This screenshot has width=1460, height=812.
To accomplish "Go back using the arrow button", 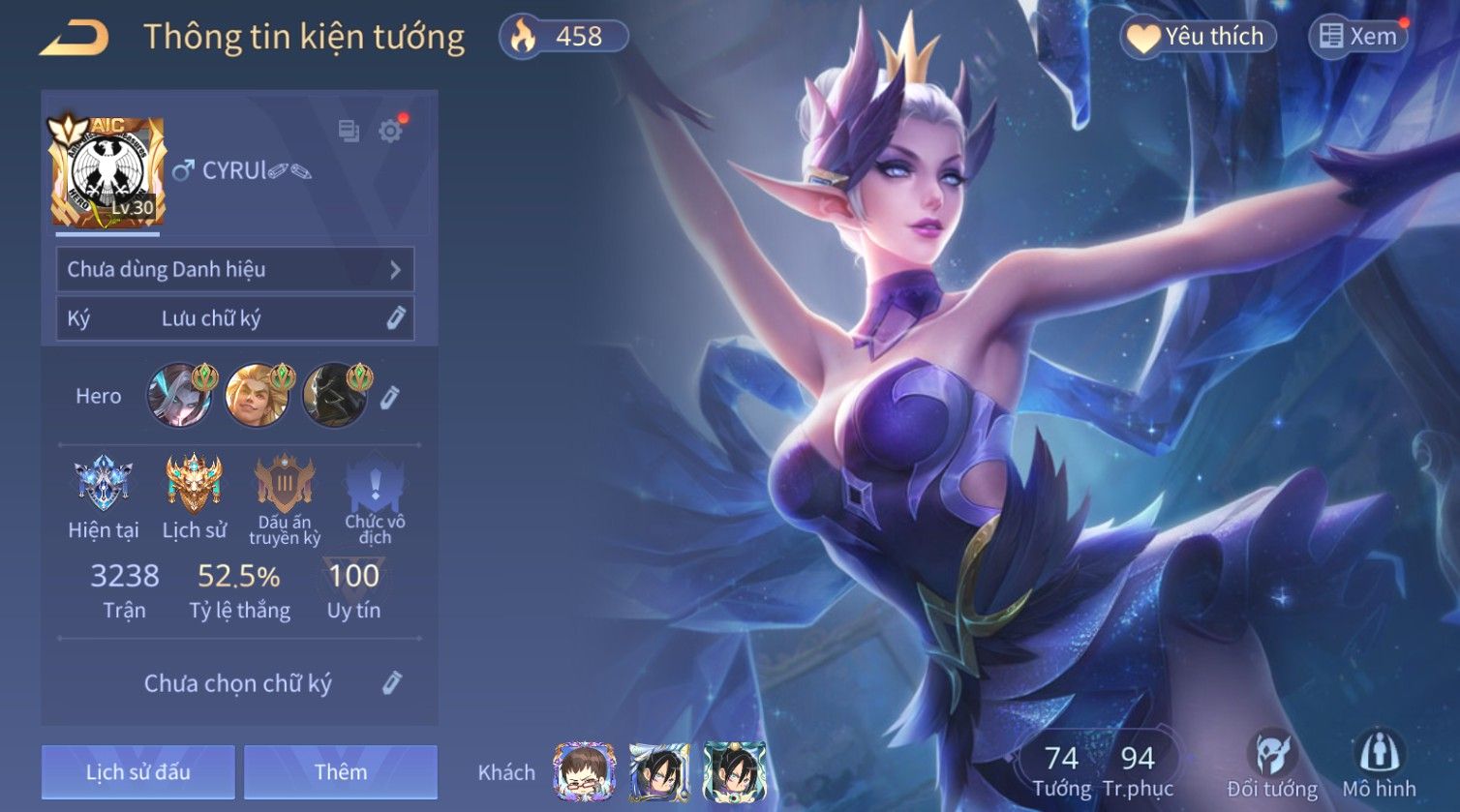I will click(74, 38).
